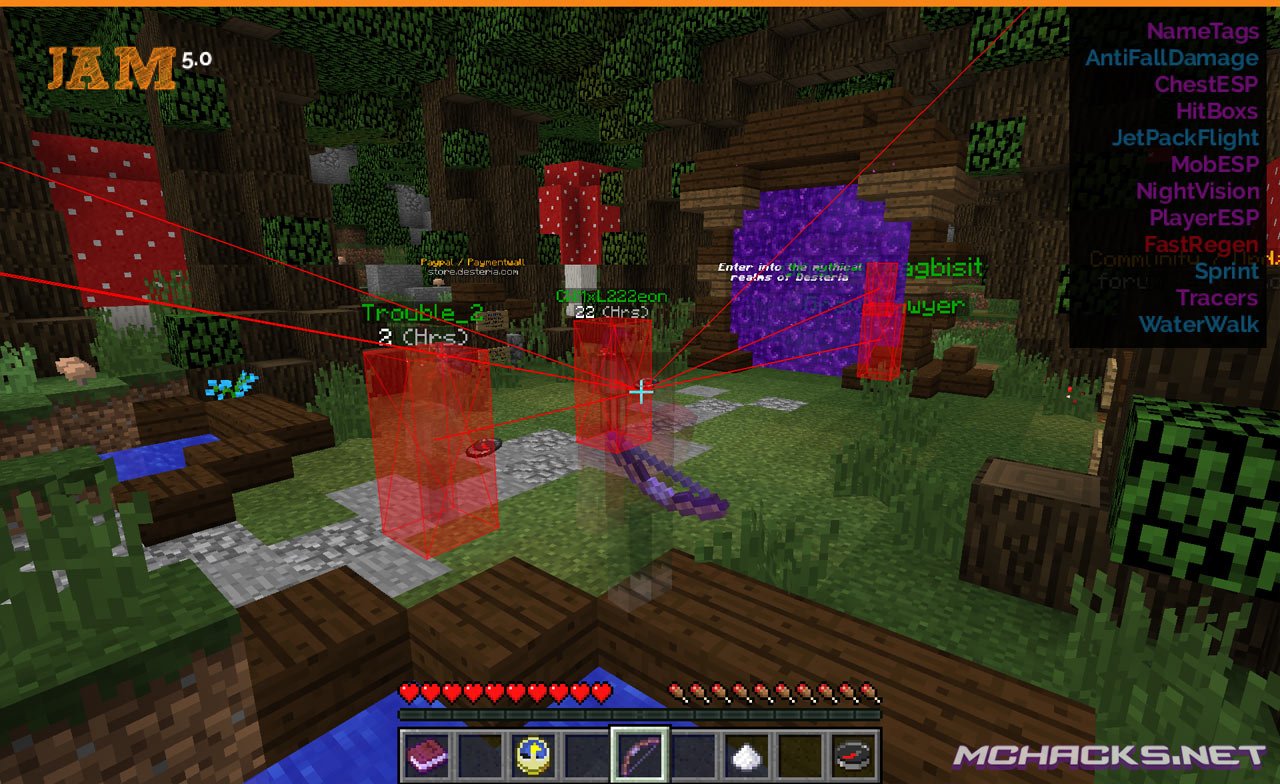The width and height of the screenshot is (1280, 784).
Task: Disable the FastRegen hack
Action: [x=1198, y=244]
